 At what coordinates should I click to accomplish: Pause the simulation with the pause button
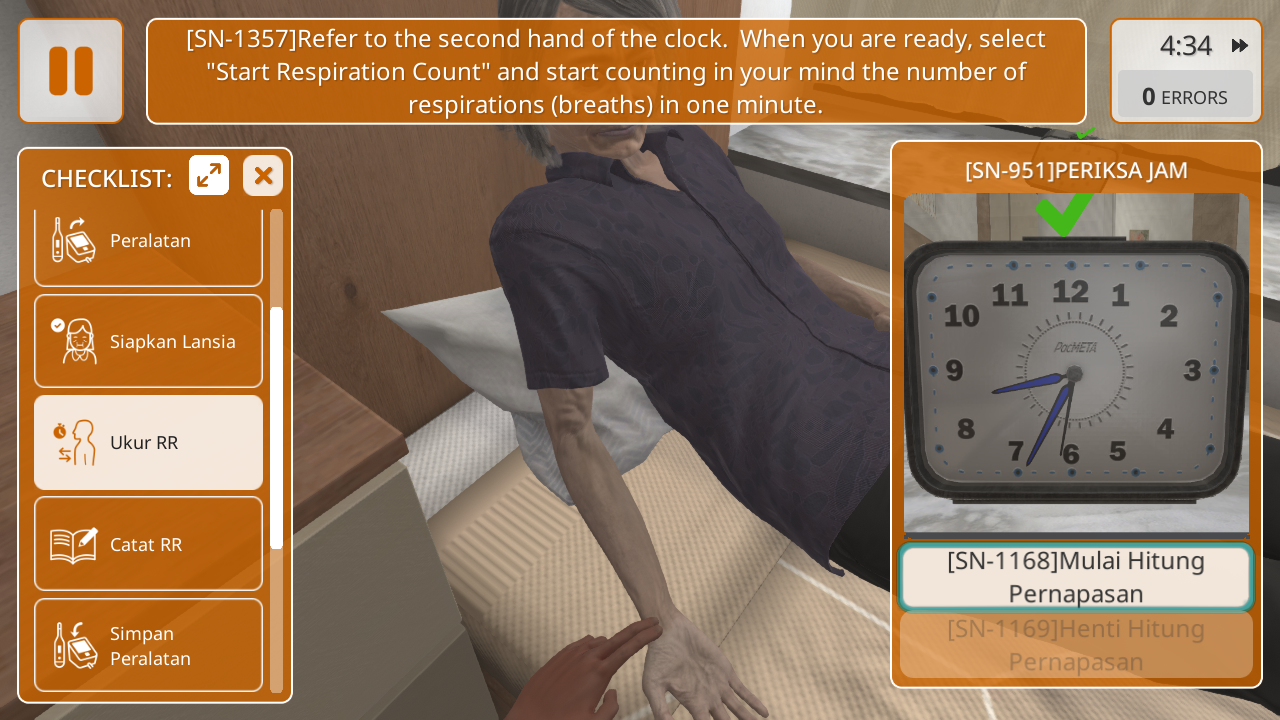pyautogui.click(x=71, y=71)
